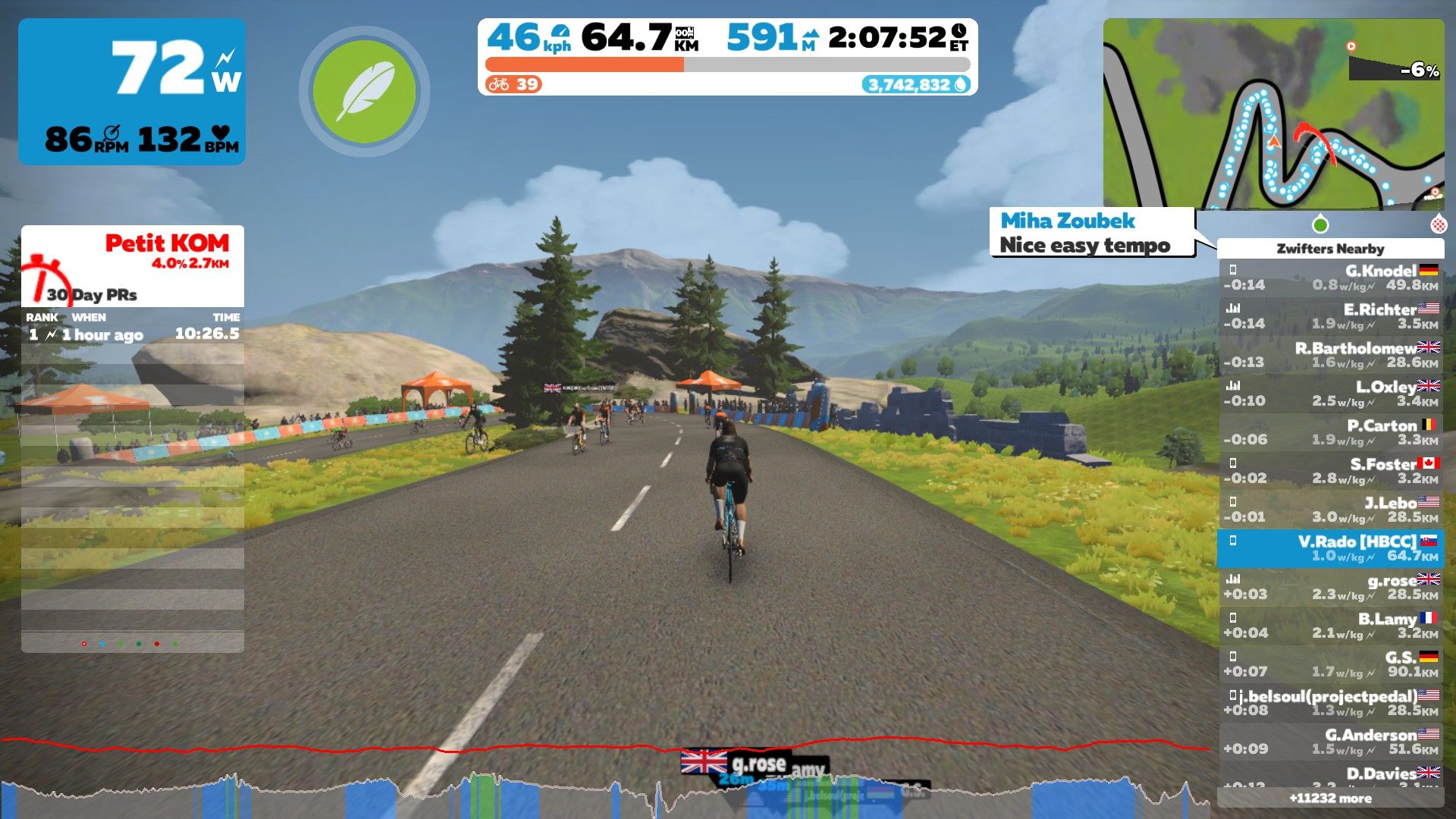Select E.Richter in the nearby riders list

pyautogui.click(x=1330, y=317)
